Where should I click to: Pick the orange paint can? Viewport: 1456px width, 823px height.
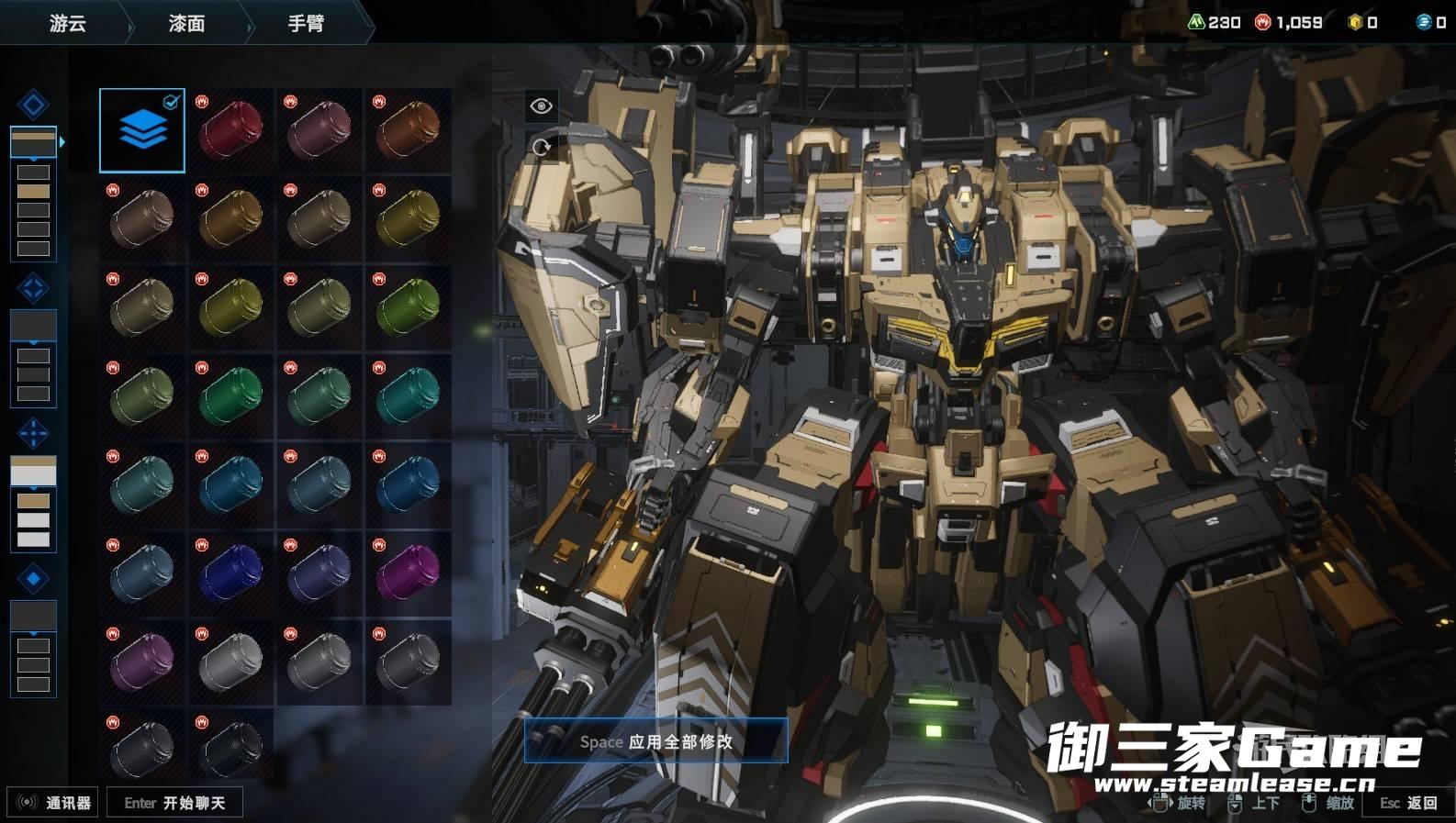point(408,130)
